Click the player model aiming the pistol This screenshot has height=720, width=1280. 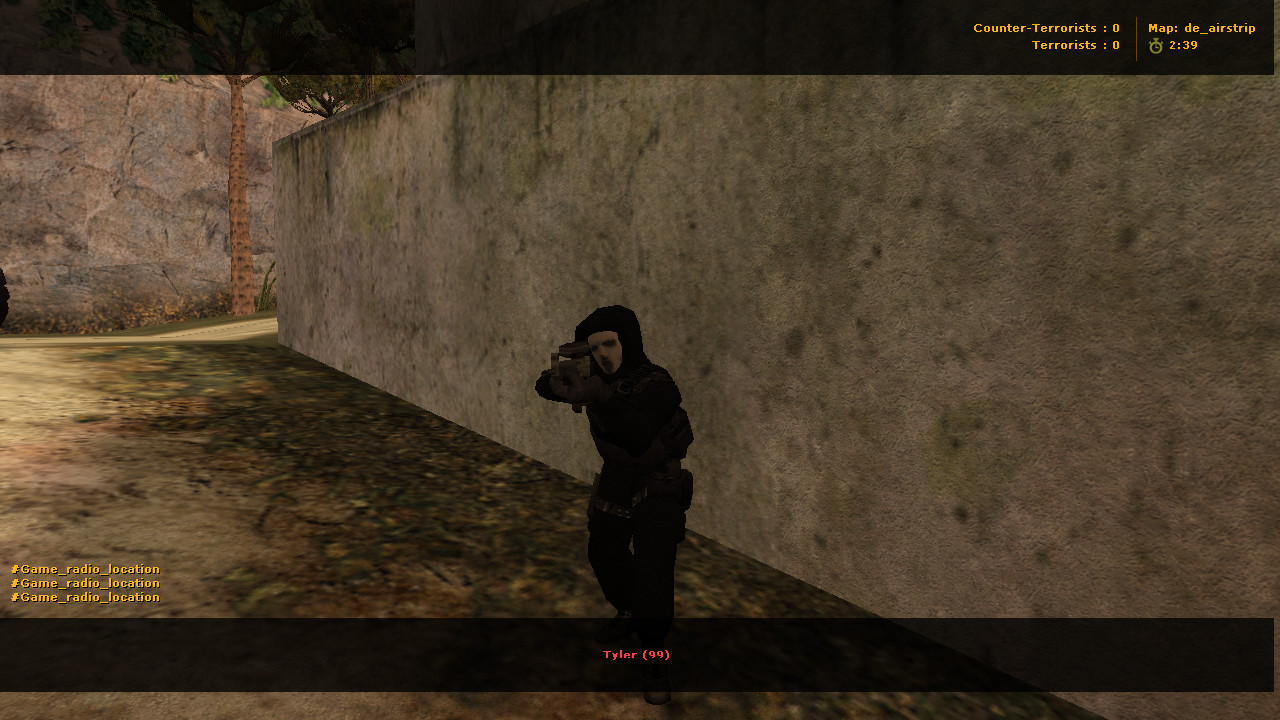point(630,450)
